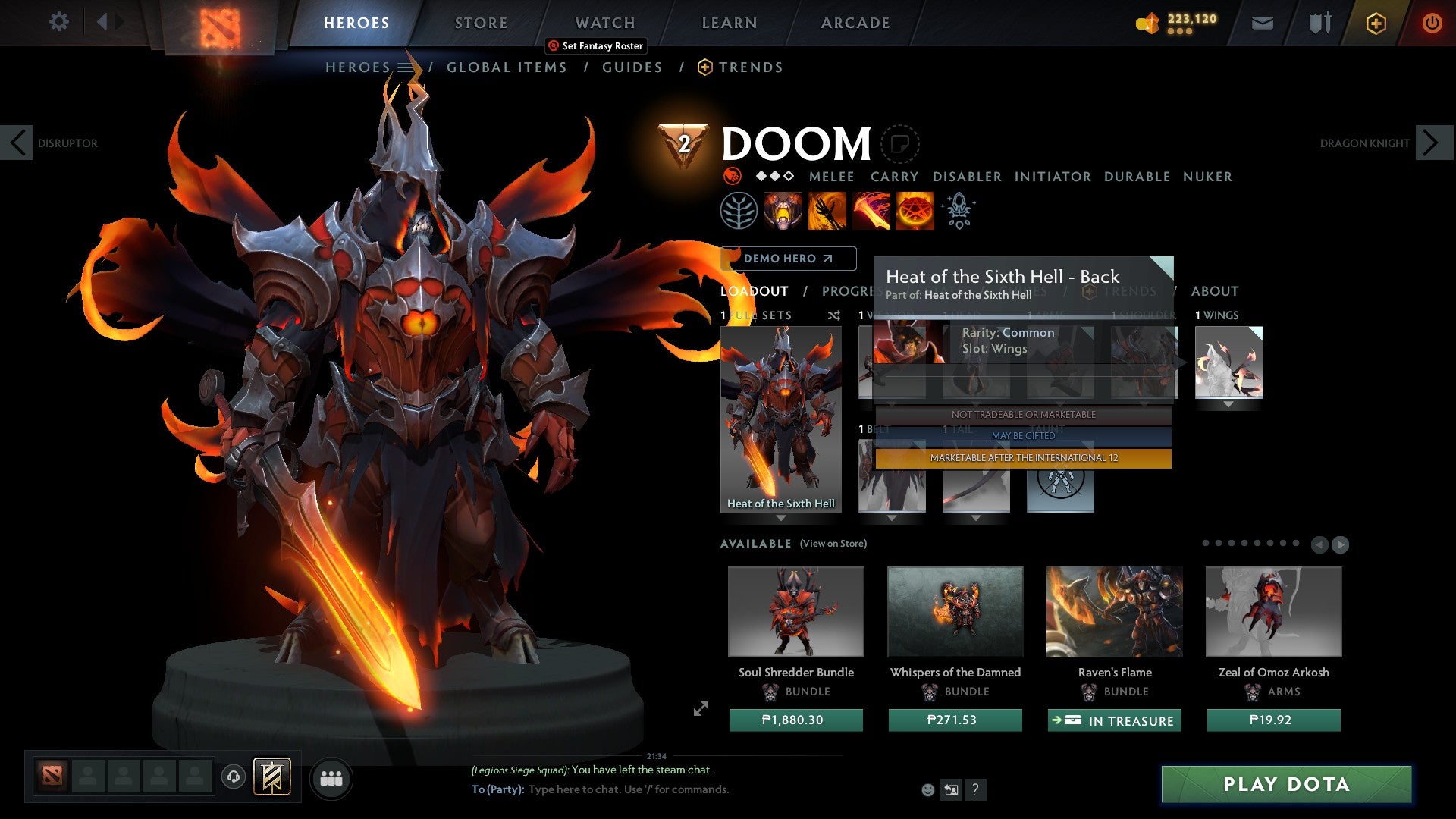Switch to the Global Items tab
Image resolution: width=1456 pixels, height=819 pixels.
coord(507,67)
